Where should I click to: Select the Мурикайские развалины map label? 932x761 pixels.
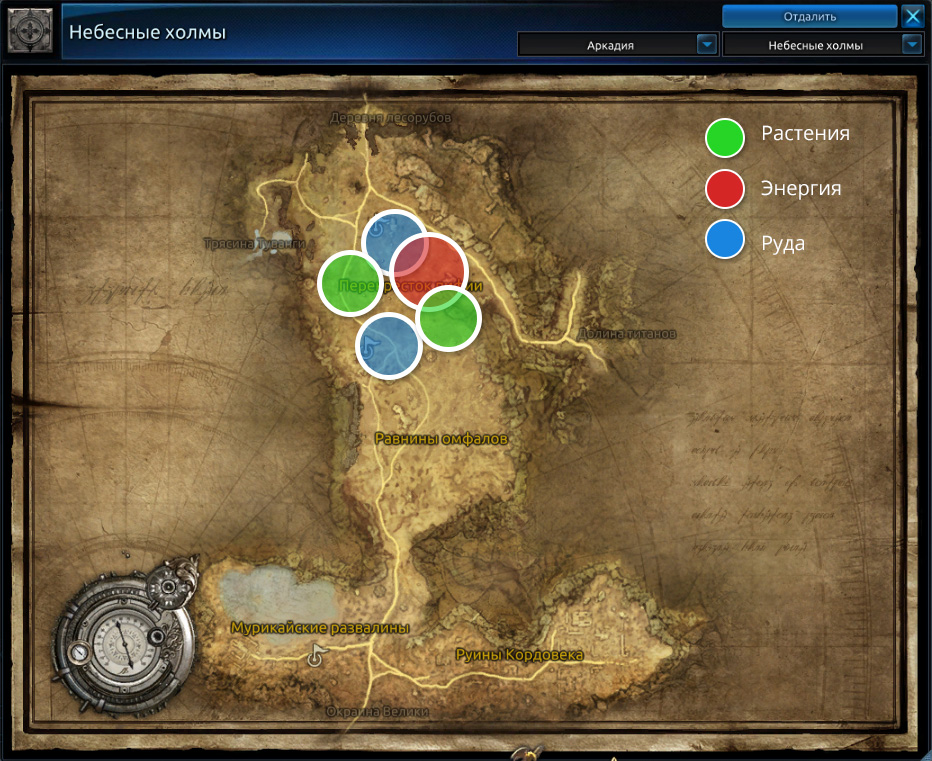click(x=320, y=628)
